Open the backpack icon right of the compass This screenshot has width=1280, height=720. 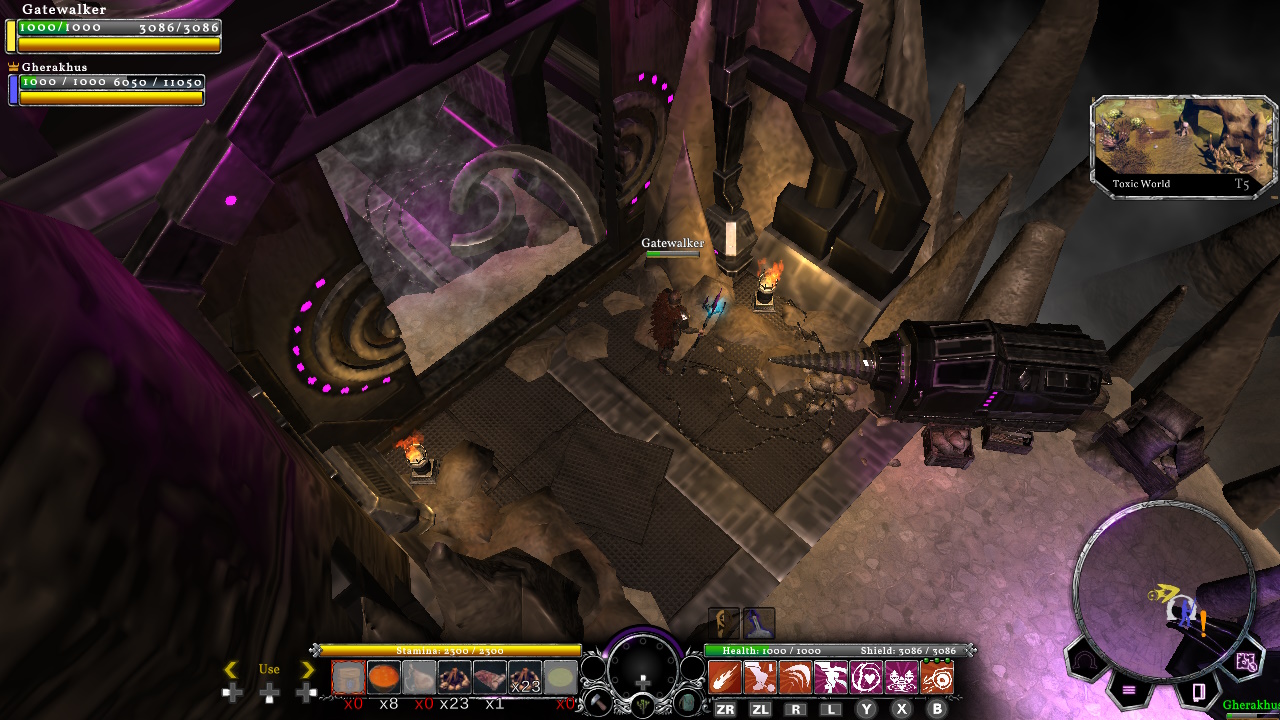coord(687,702)
